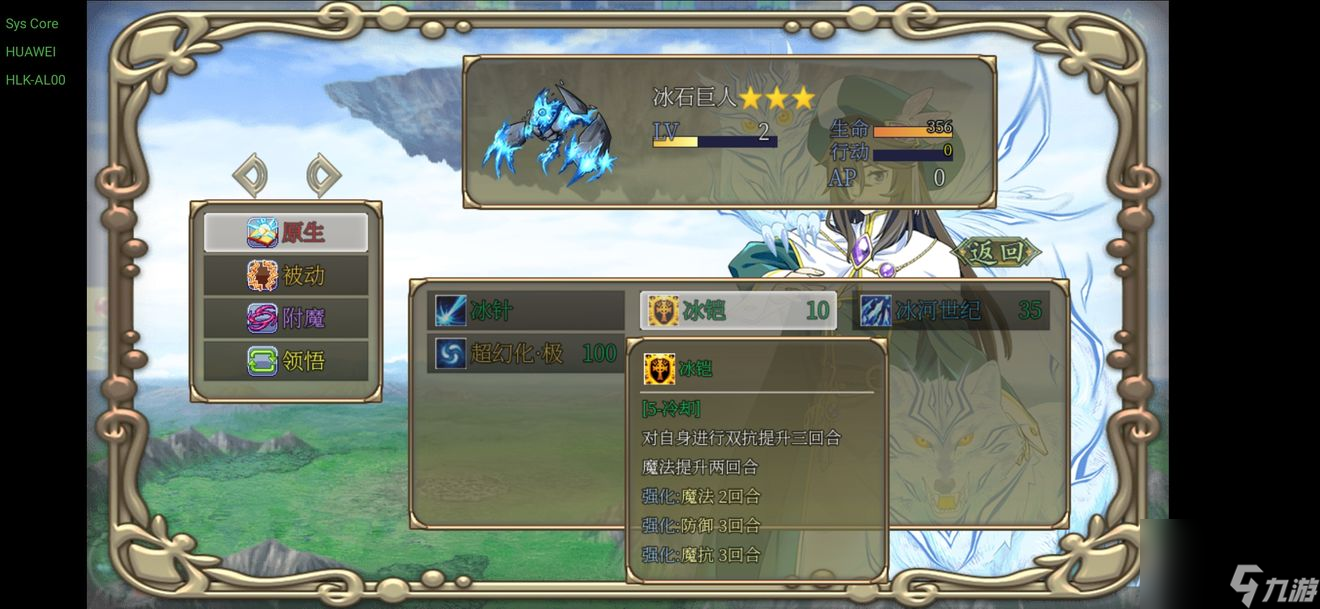This screenshot has width=1320, height=609.
Task: Click the 返回 back button
Action: pos(997,252)
